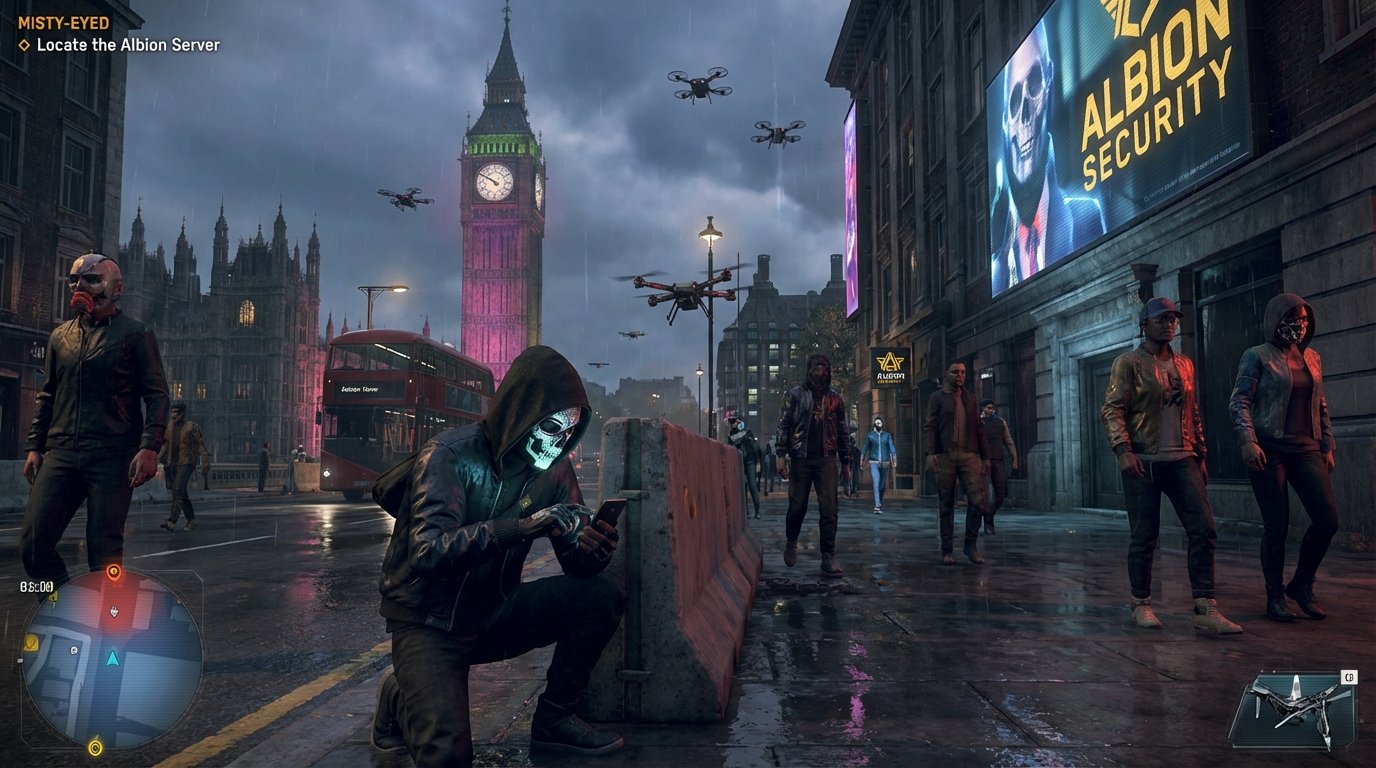Click the small yellow marker at minimap's upper edge
Image resolution: width=1376 pixels, height=768 pixels.
[x=54, y=597]
